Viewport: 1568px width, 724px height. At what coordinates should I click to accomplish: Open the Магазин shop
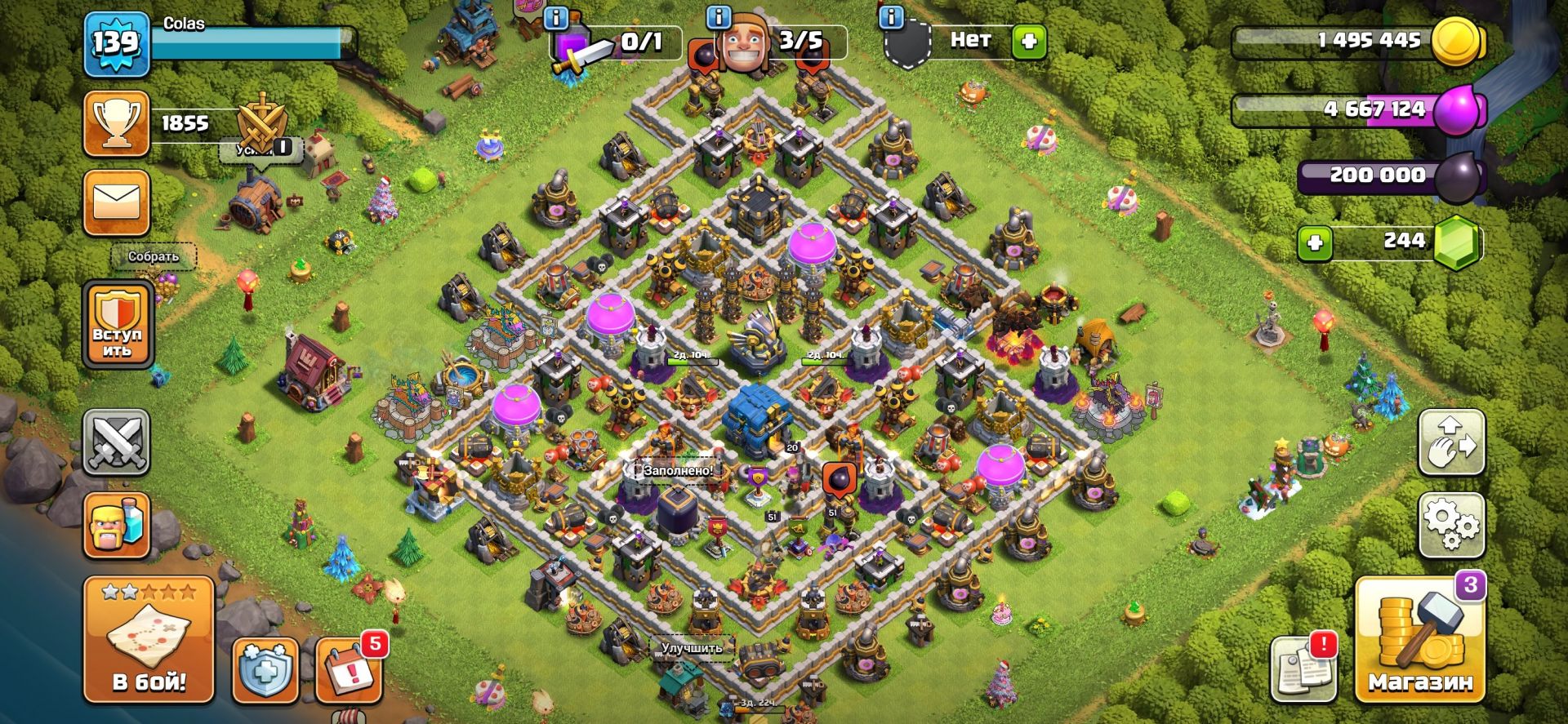pyautogui.click(x=1420, y=641)
